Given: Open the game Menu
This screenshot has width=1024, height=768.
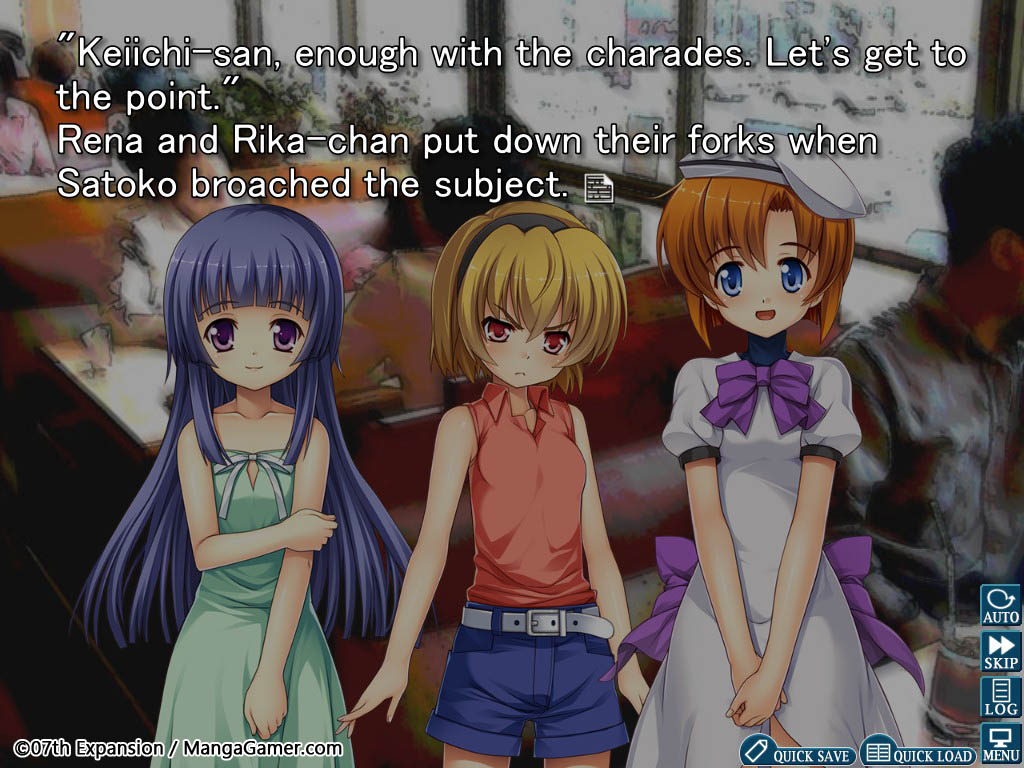Looking at the screenshot, I should point(1000,743).
